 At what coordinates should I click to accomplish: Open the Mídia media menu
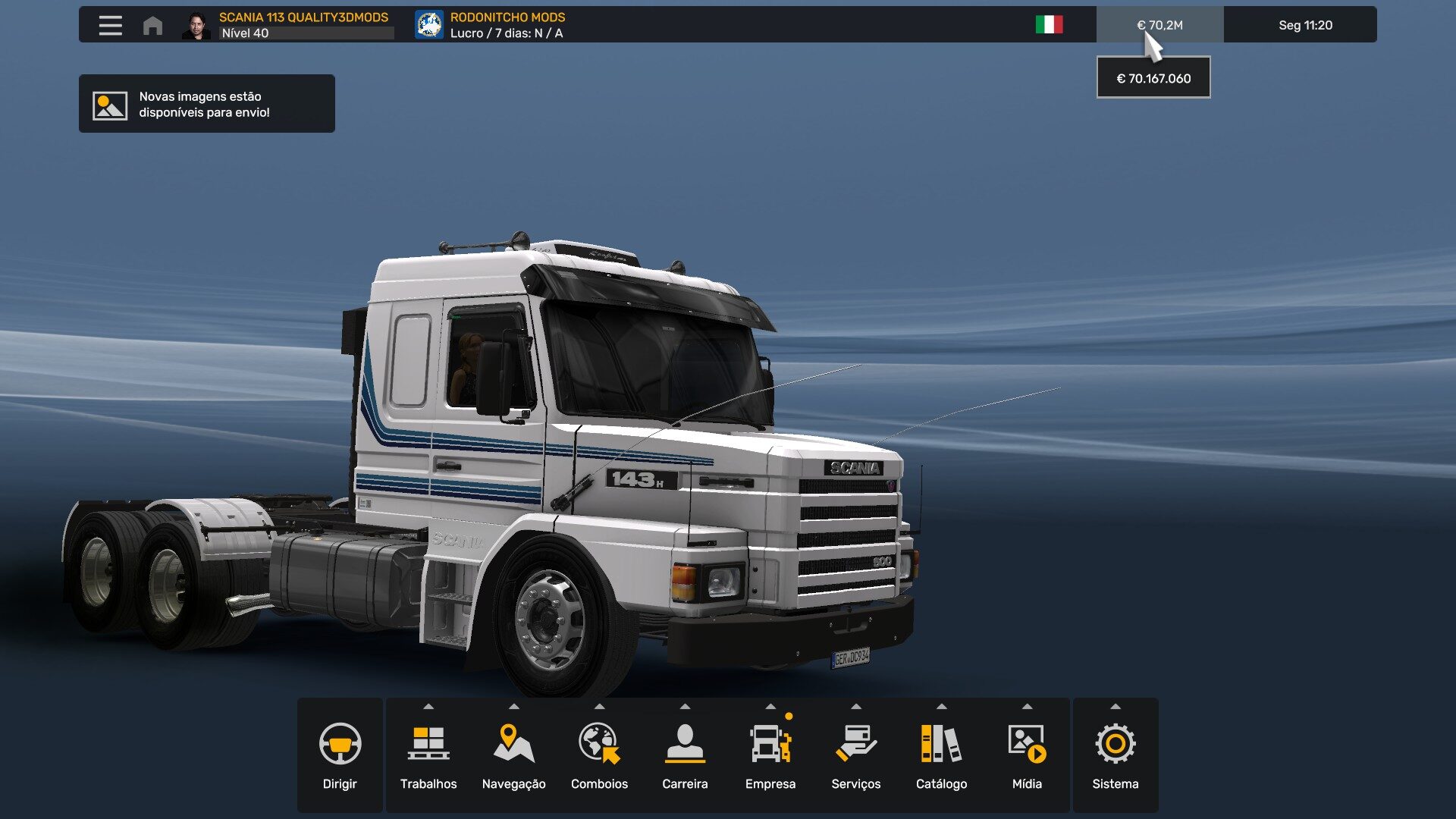pos(1027,755)
